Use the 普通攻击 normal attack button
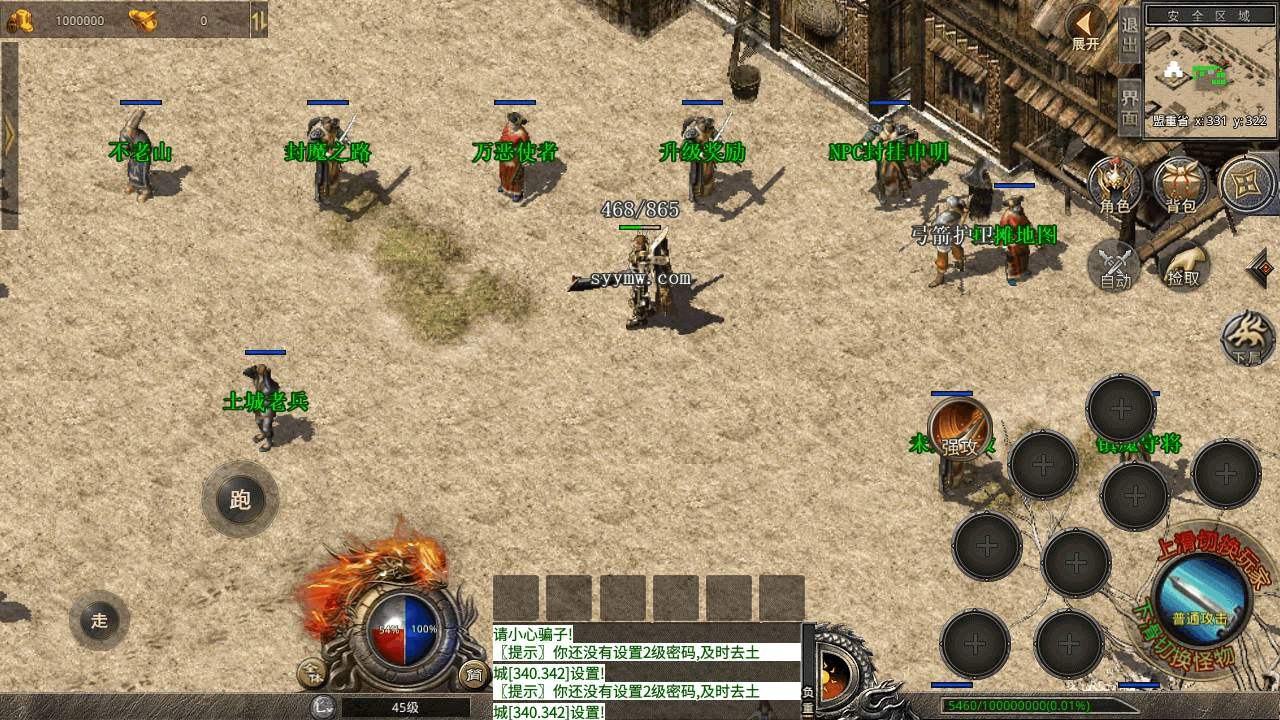Screen dimensions: 1280x720 click(1200, 598)
